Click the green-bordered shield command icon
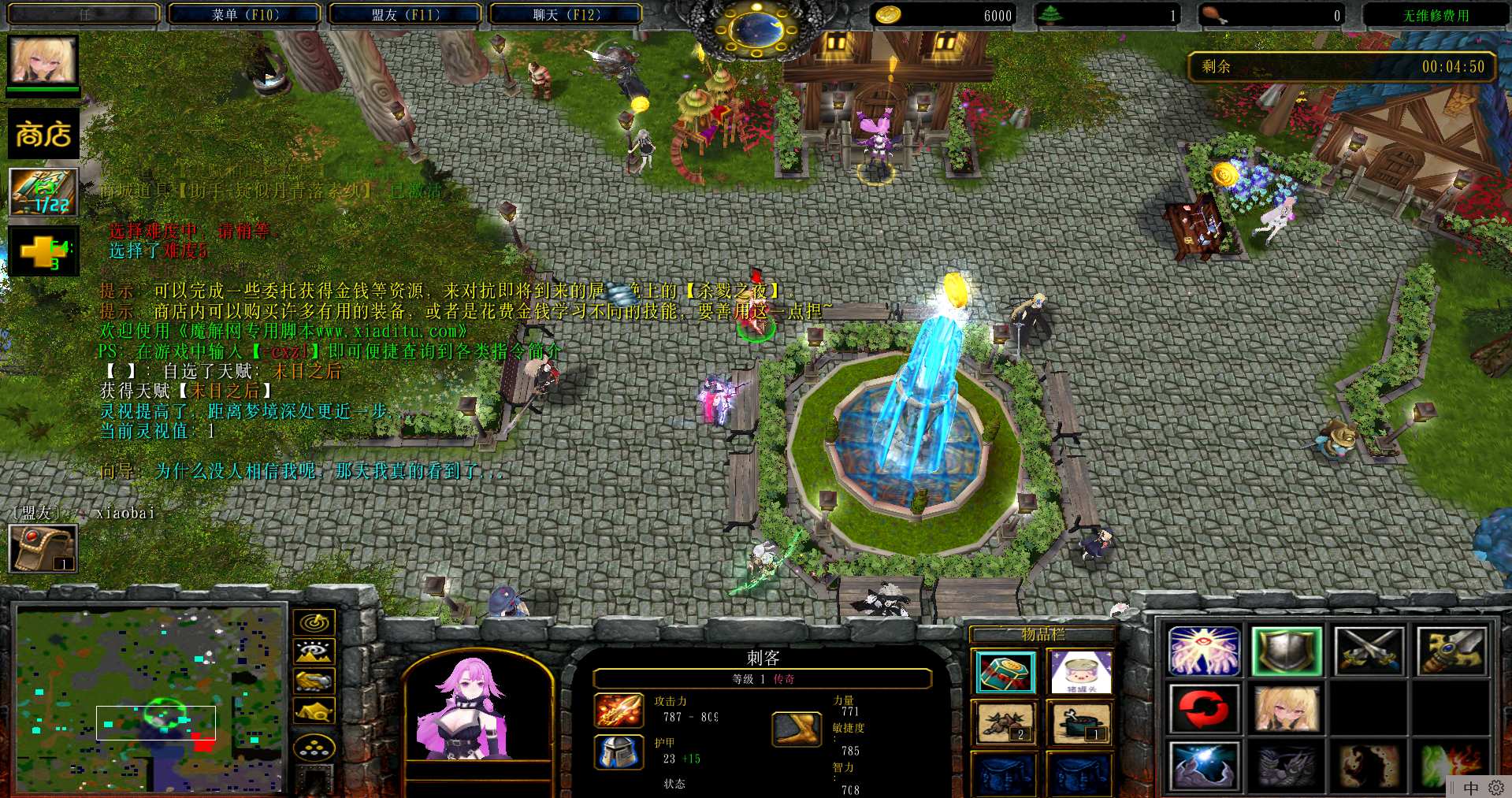This screenshot has width=1512, height=798. pyautogui.click(x=1286, y=651)
